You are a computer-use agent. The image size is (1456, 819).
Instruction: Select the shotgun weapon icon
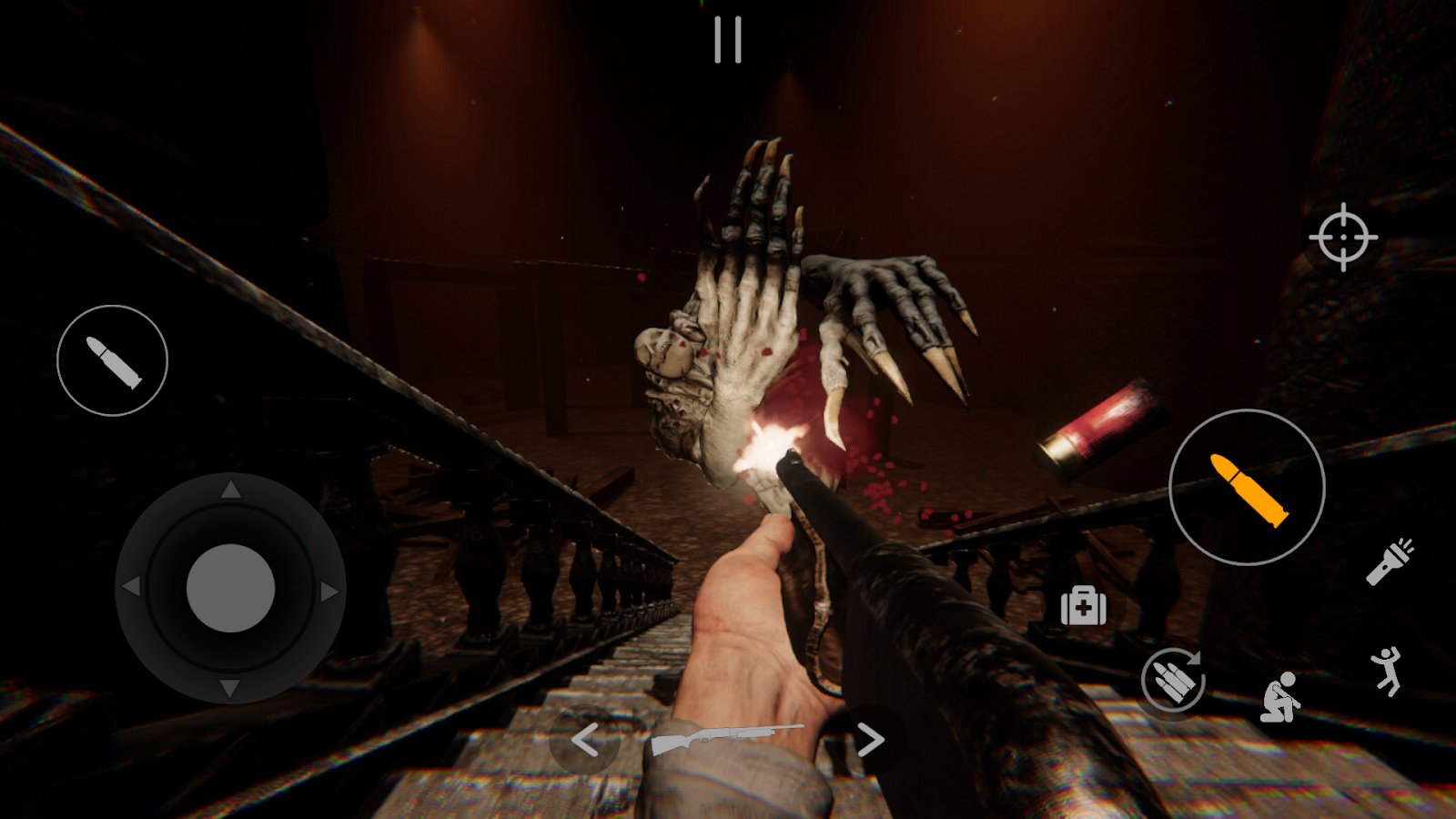[727, 738]
